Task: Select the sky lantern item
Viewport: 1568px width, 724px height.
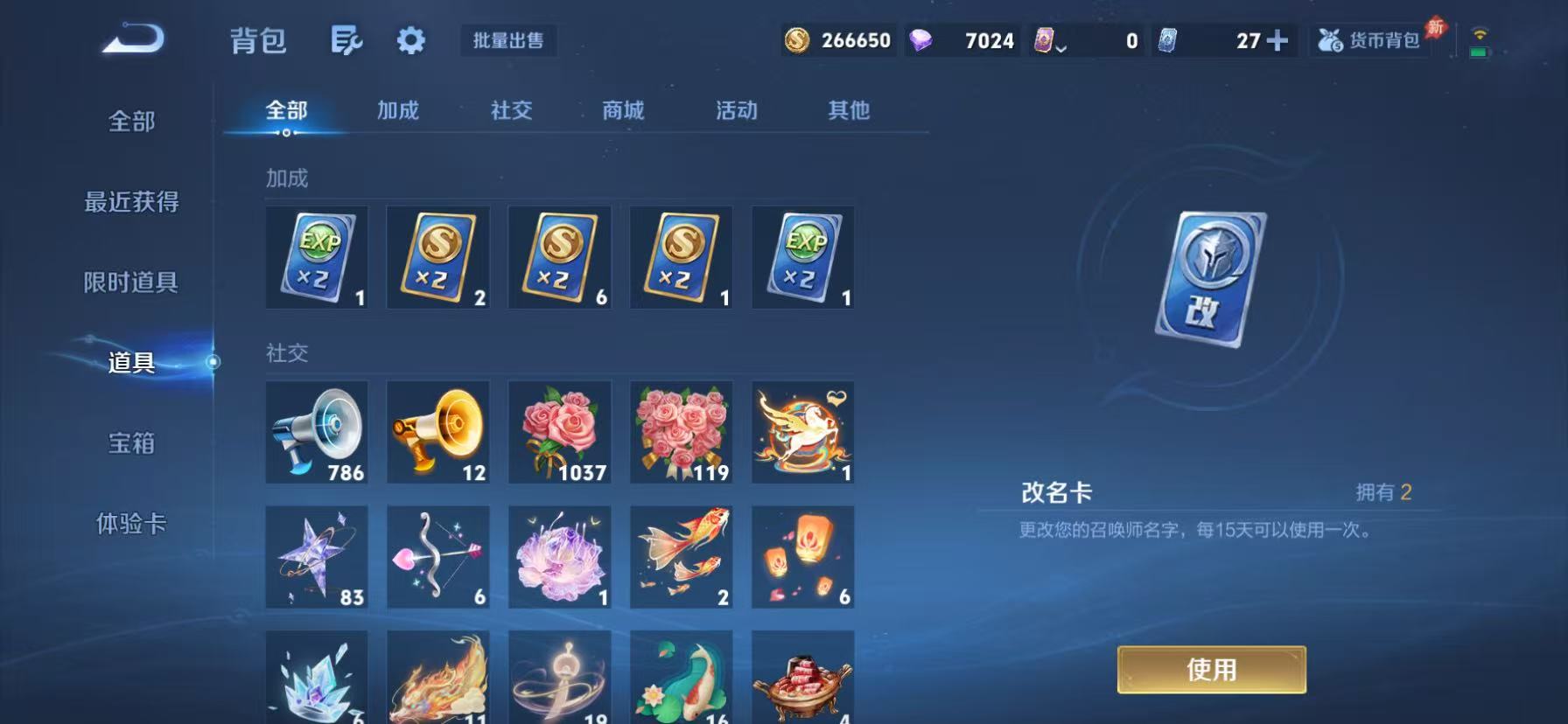Action: [x=802, y=557]
